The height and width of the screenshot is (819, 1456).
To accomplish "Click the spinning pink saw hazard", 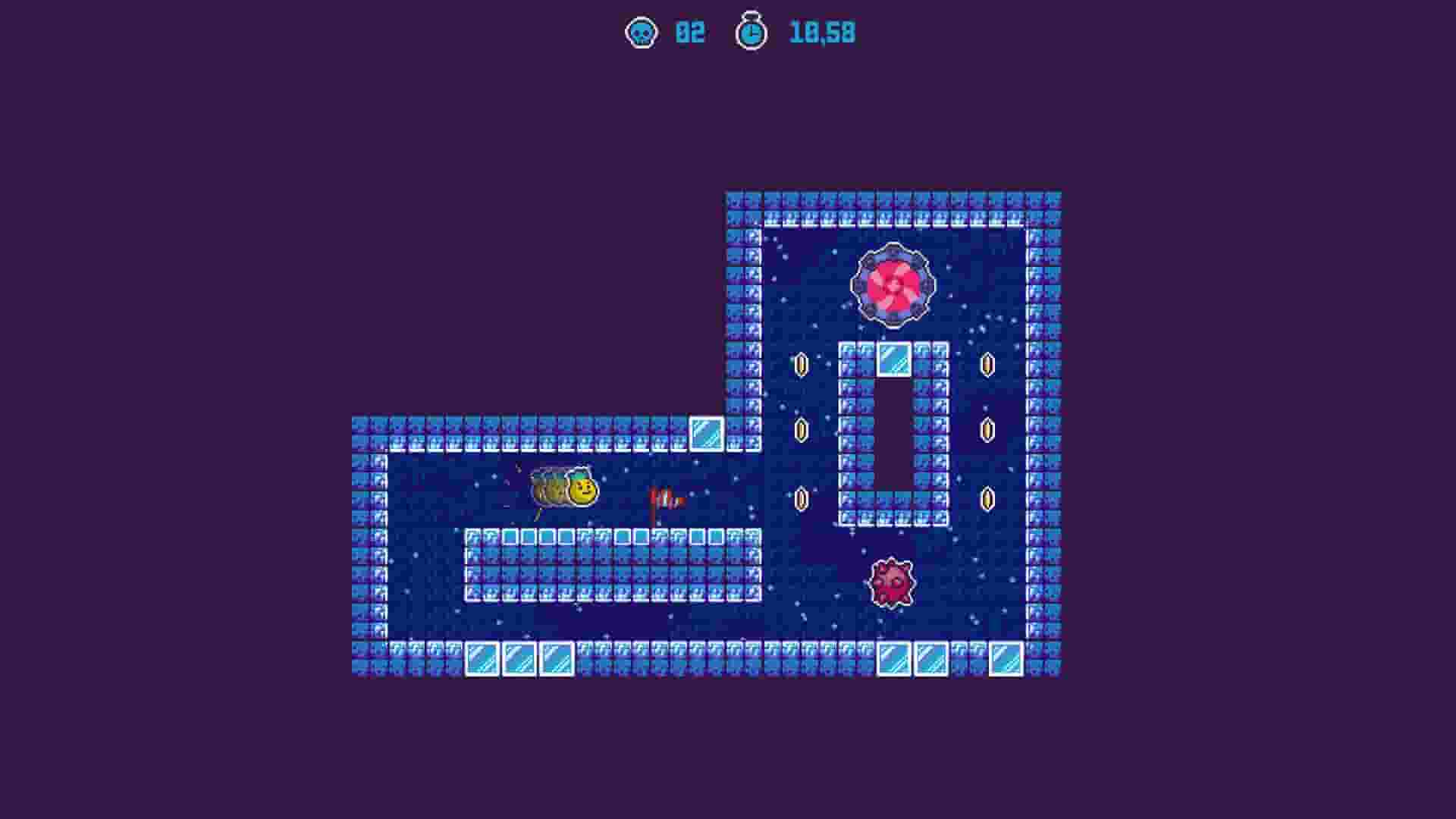I will (x=893, y=284).
